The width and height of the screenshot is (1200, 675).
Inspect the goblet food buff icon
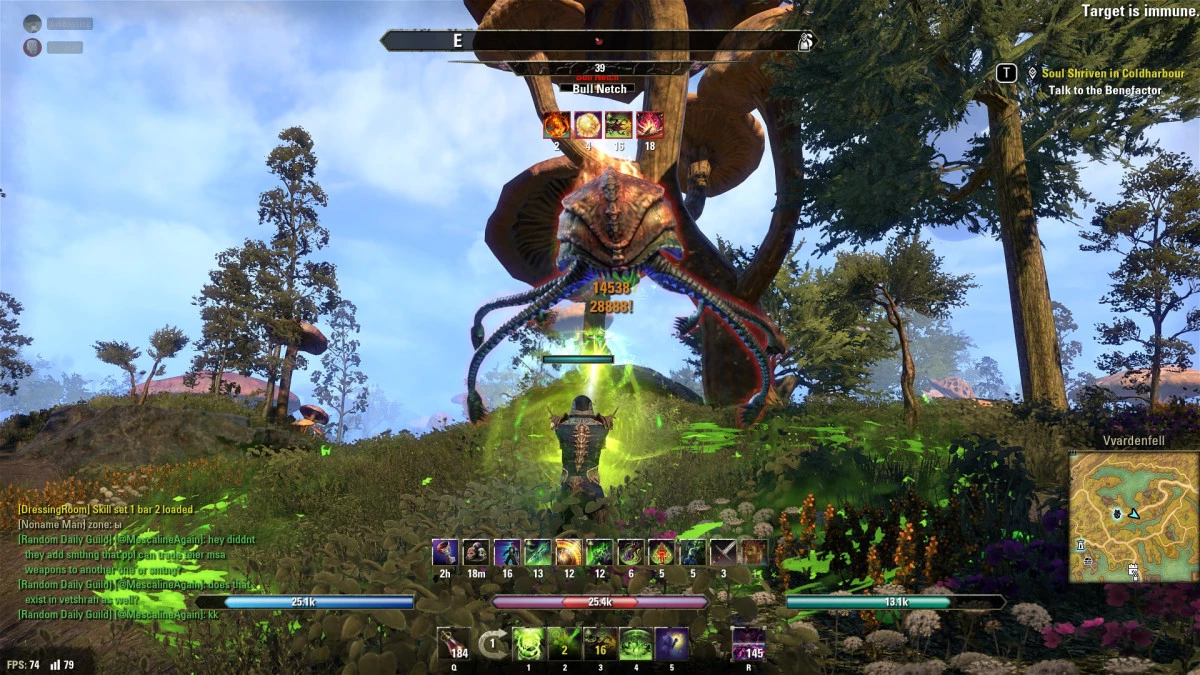445,553
